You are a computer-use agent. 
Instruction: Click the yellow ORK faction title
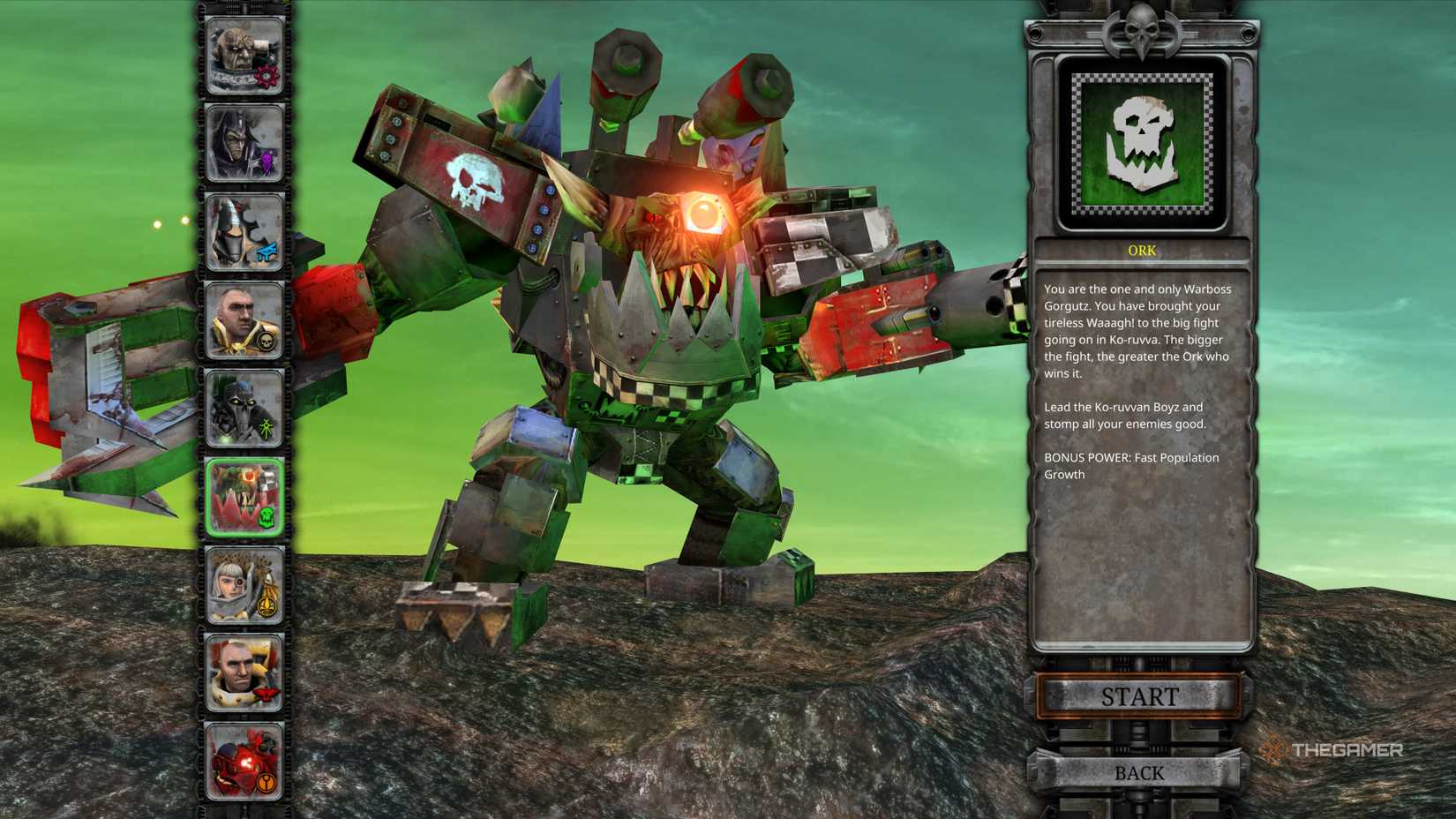1142,250
